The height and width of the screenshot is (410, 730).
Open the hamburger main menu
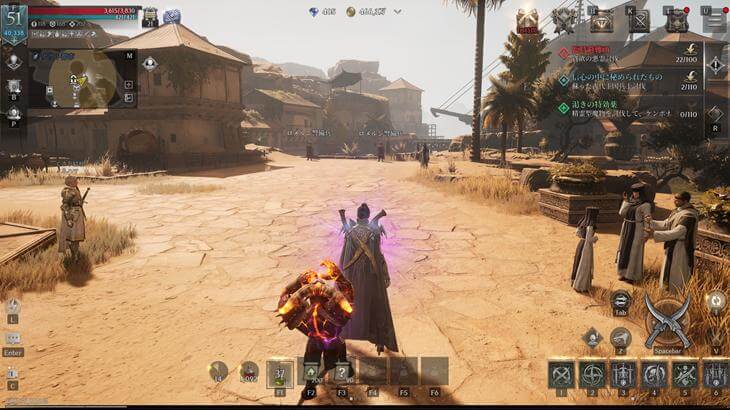point(714,20)
